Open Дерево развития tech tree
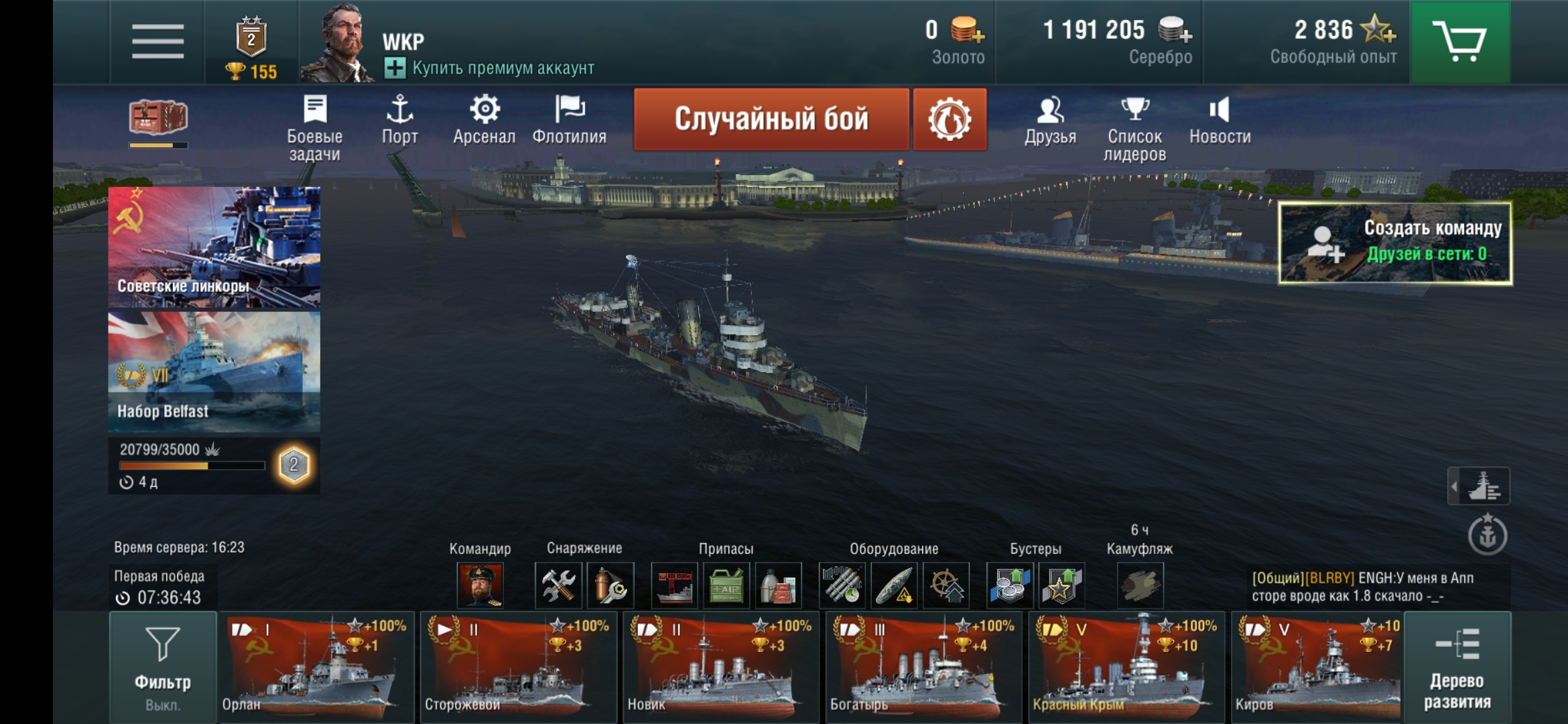This screenshot has width=1568, height=724. [x=1457, y=667]
